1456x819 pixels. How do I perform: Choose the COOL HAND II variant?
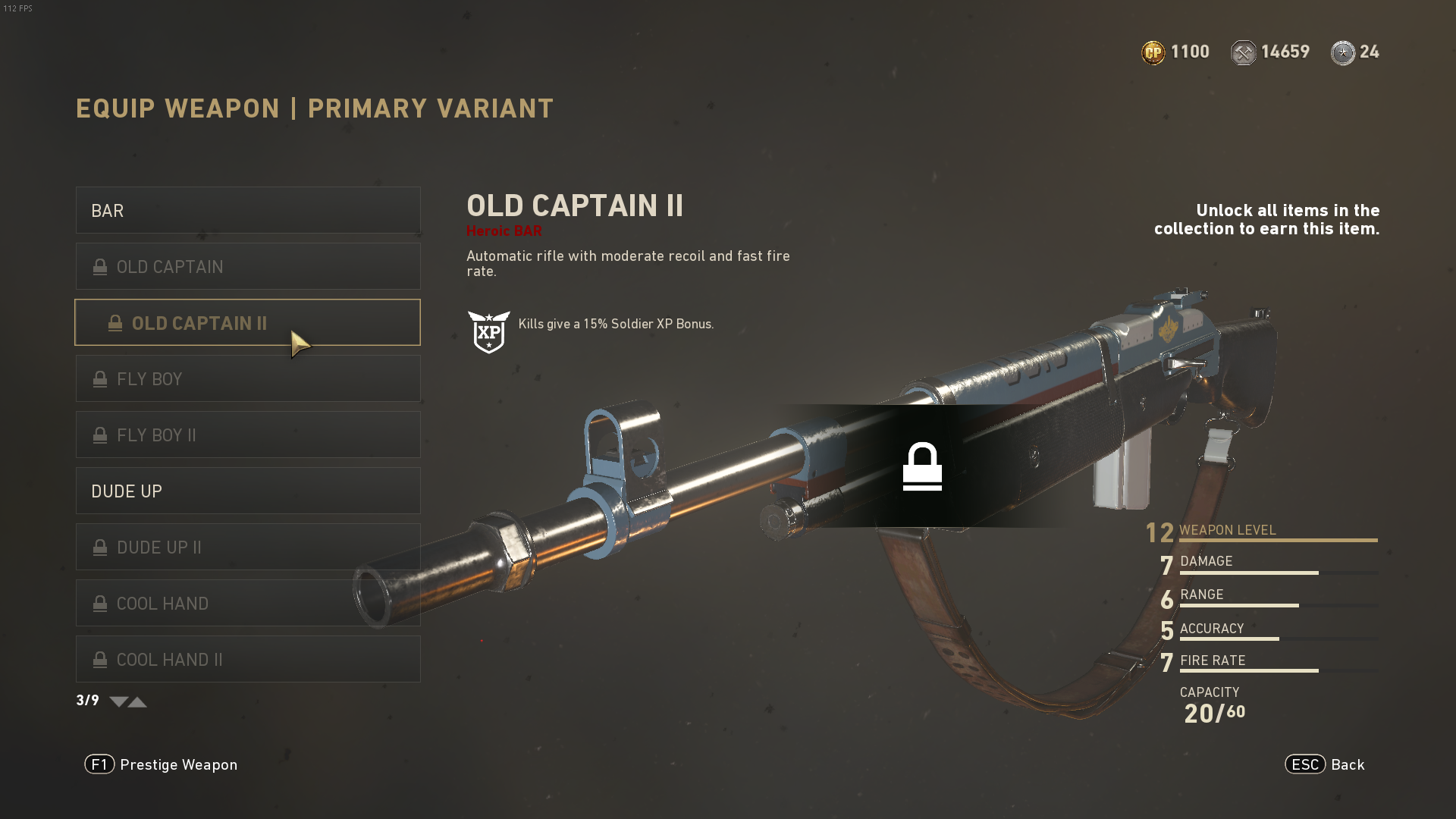pyautogui.click(x=248, y=659)
